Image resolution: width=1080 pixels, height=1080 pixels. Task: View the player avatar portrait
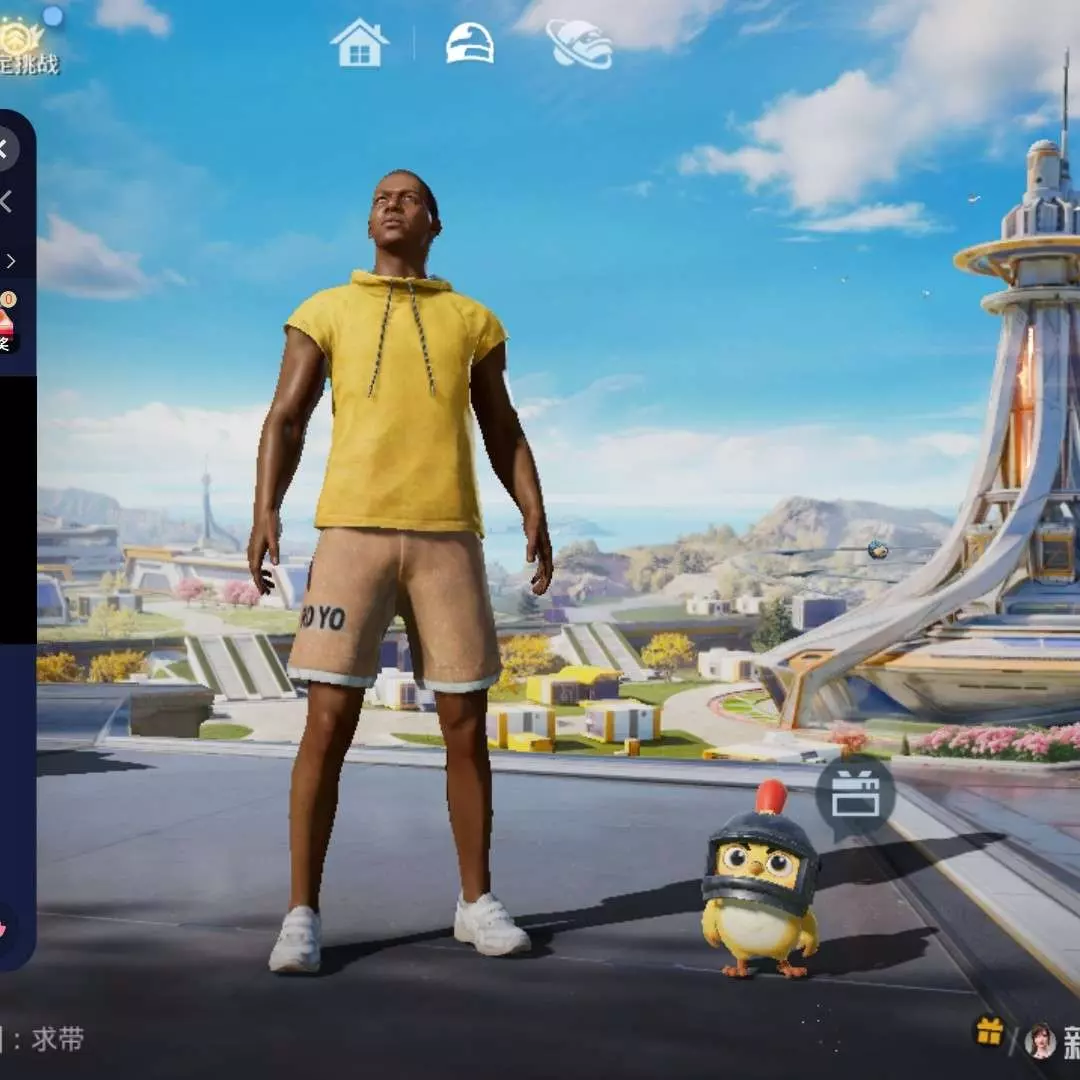(1040, 1041)
